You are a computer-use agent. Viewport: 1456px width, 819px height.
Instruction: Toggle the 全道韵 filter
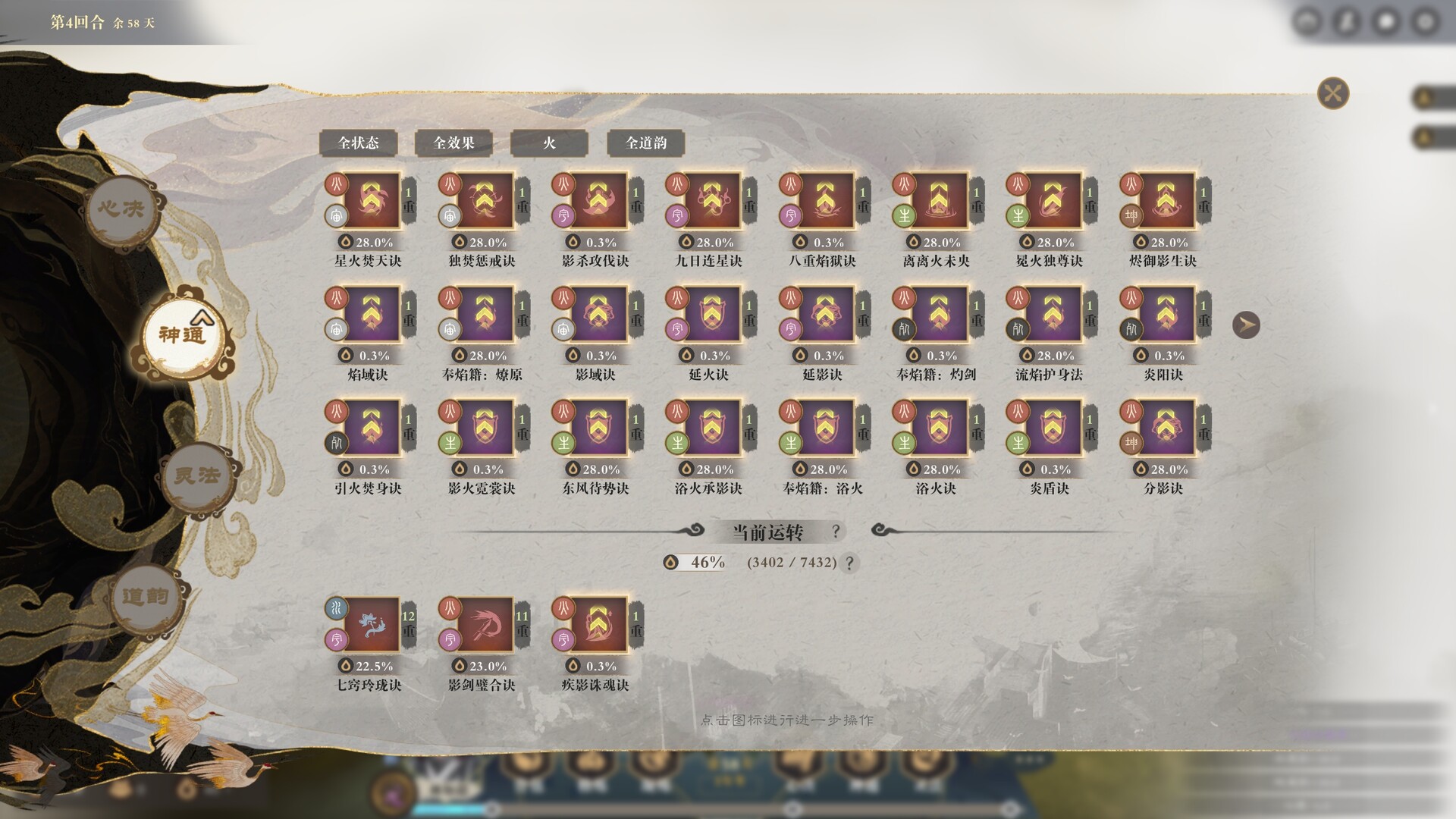[645, 143]
